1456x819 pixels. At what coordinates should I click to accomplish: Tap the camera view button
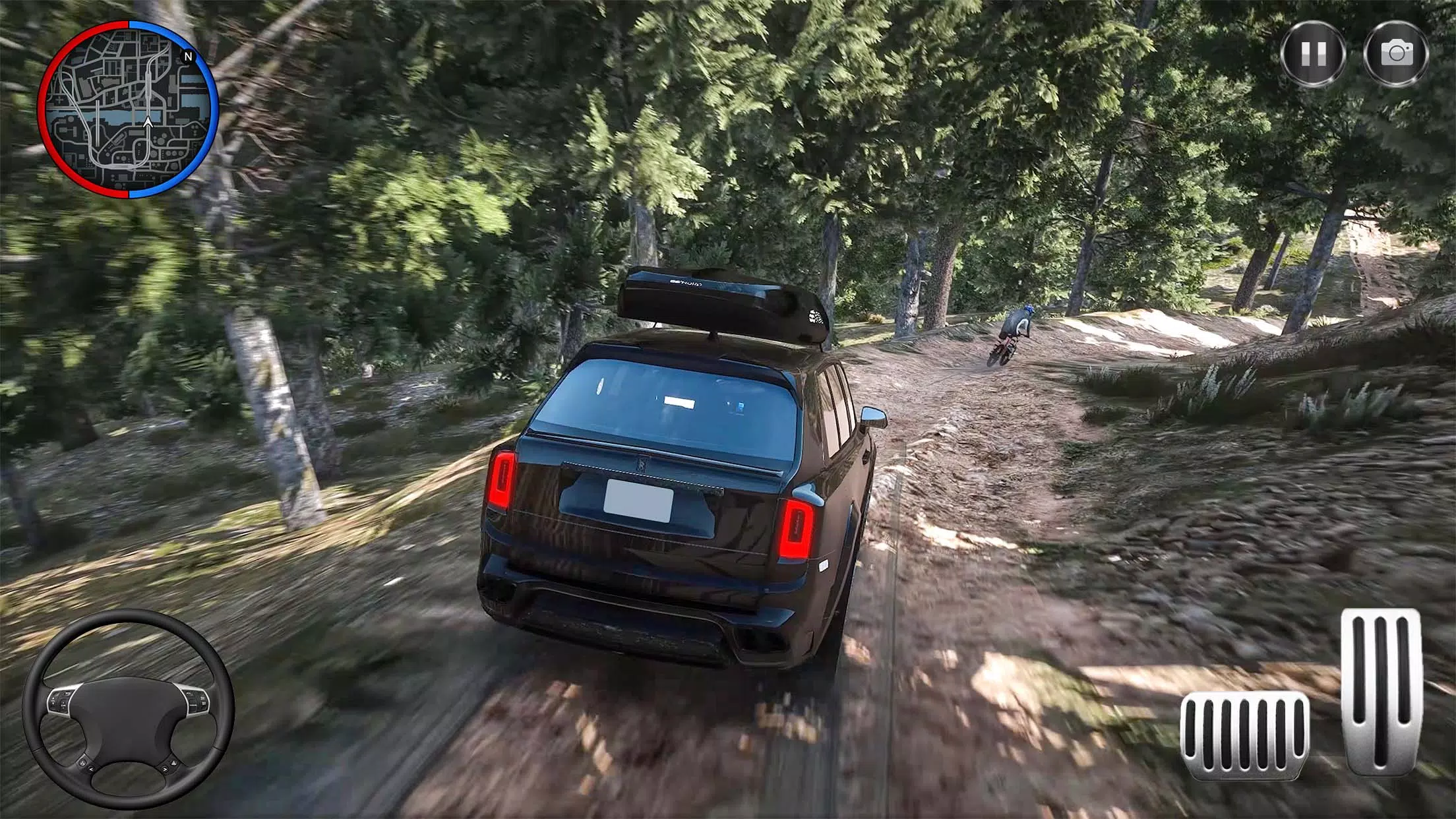pos(1397,53)
